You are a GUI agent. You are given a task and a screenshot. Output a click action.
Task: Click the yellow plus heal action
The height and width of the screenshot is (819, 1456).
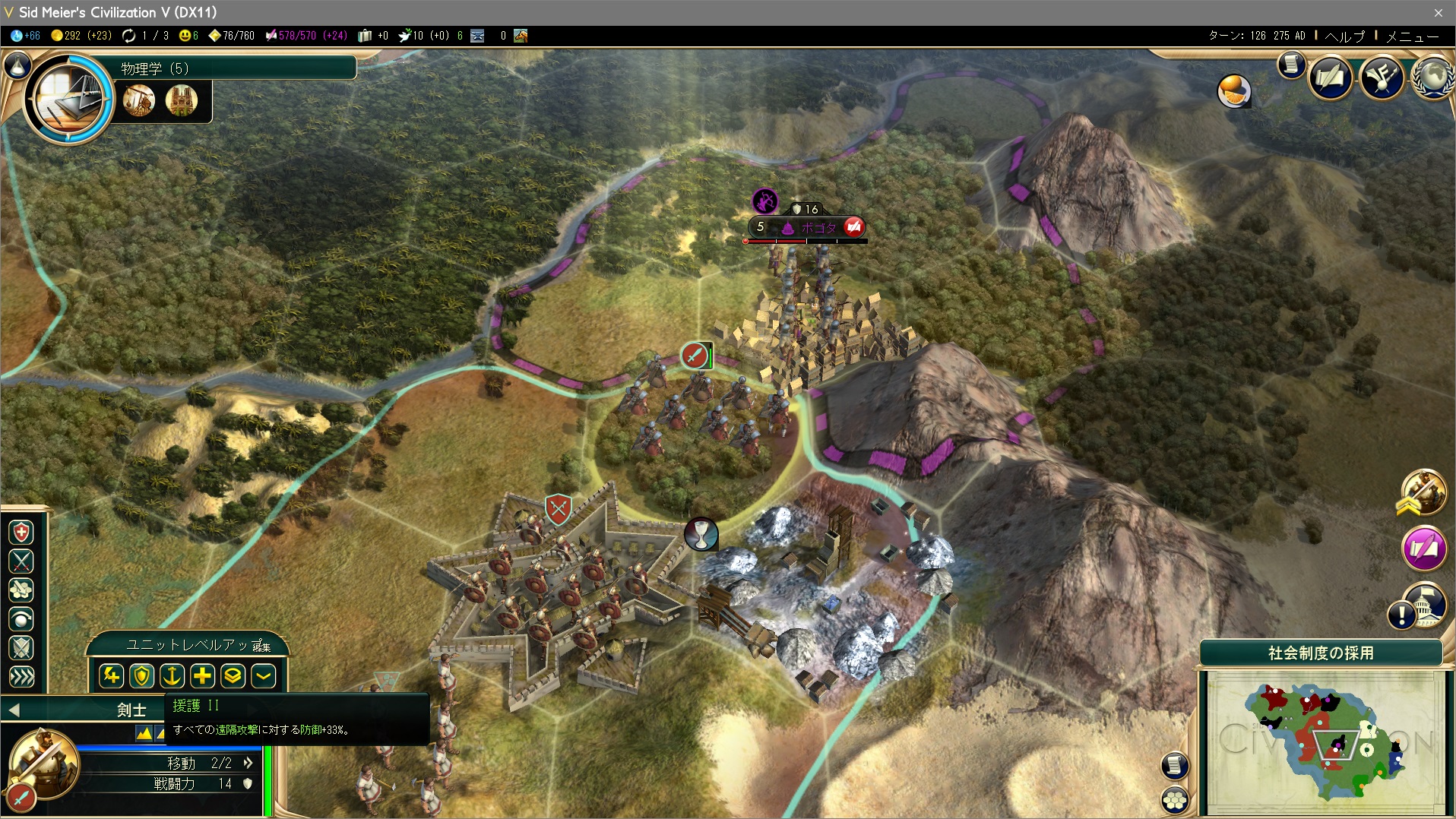[202, 675]
